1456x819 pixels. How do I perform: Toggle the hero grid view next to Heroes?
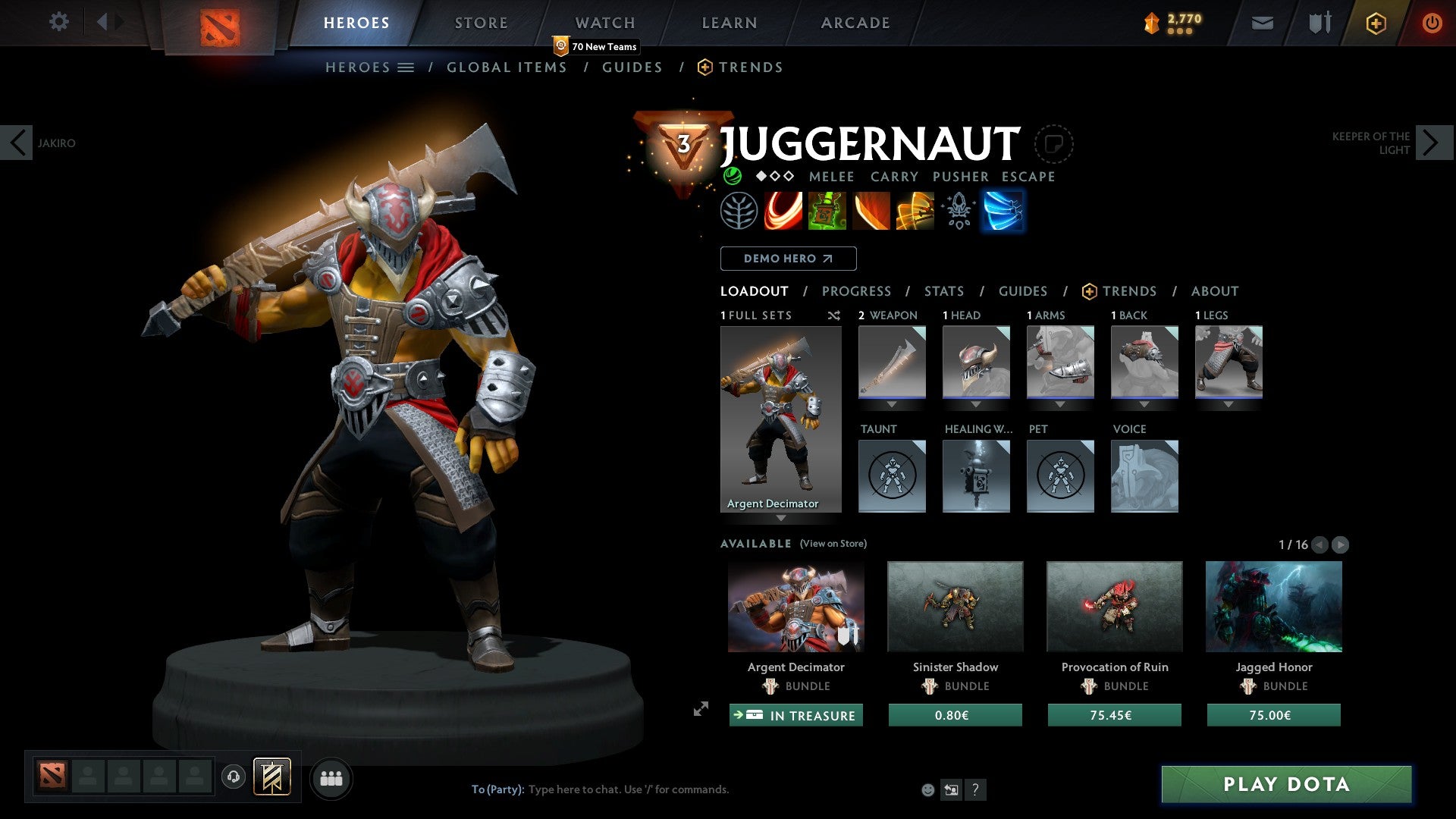[x=406, y=67]
